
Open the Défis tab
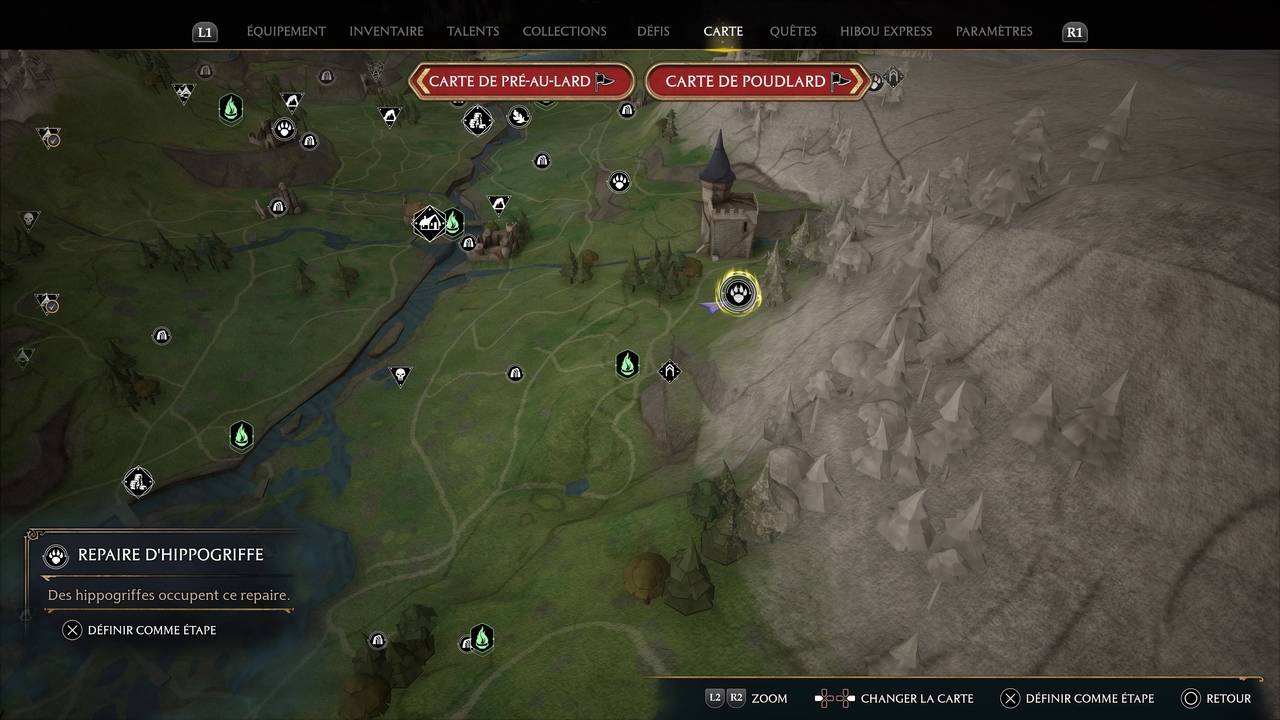click(x=653, y=31)
